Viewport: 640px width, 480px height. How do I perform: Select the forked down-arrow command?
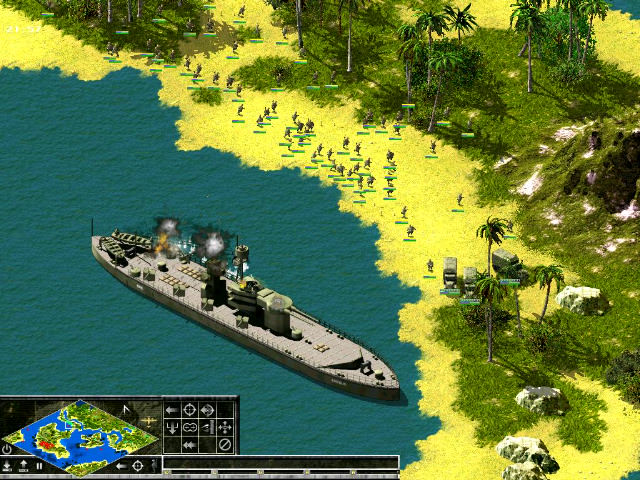[x=172, y=427]
